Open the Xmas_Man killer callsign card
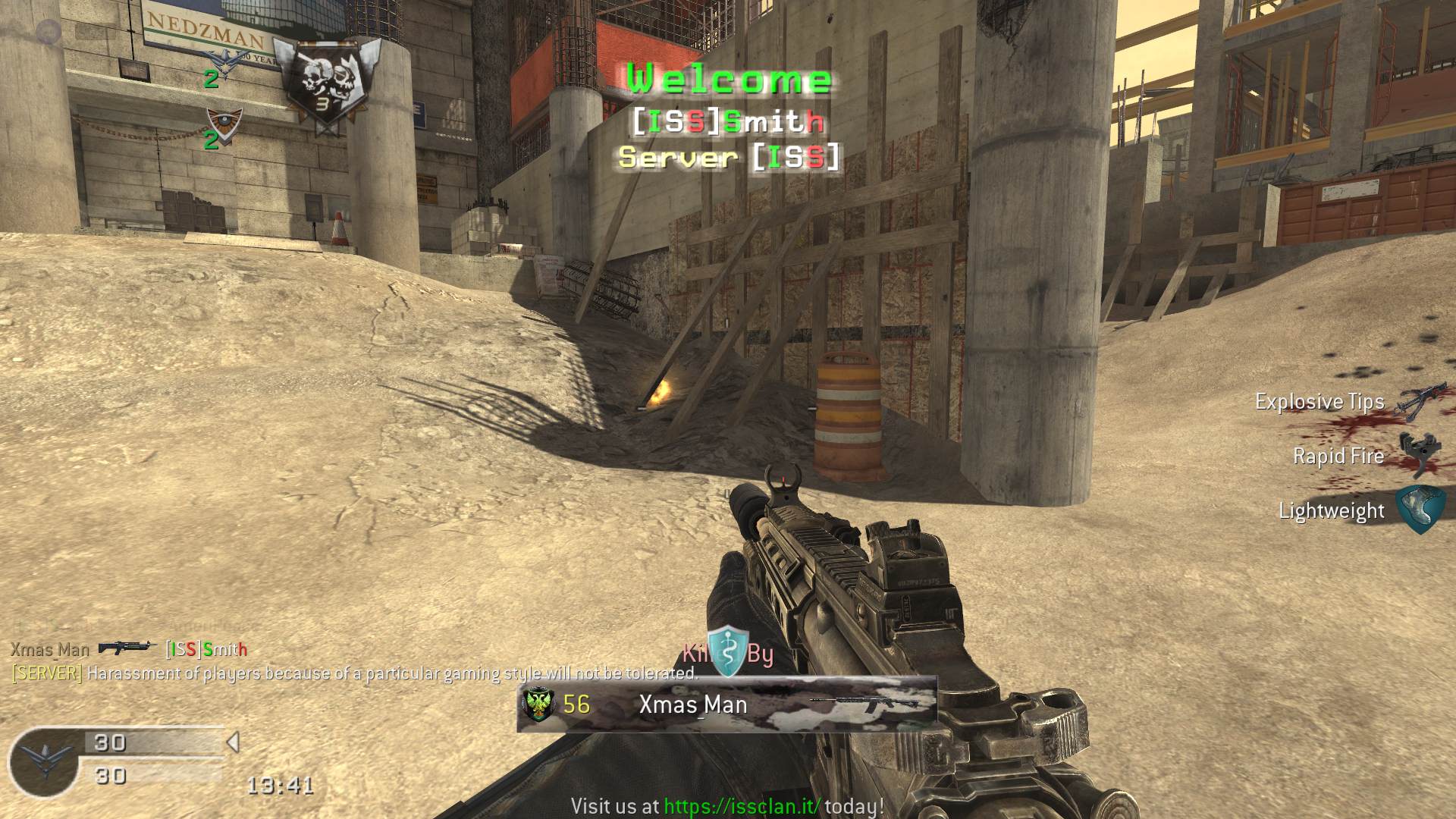The width and height of the screenshot is (1456, 819). tap(726, 704)
